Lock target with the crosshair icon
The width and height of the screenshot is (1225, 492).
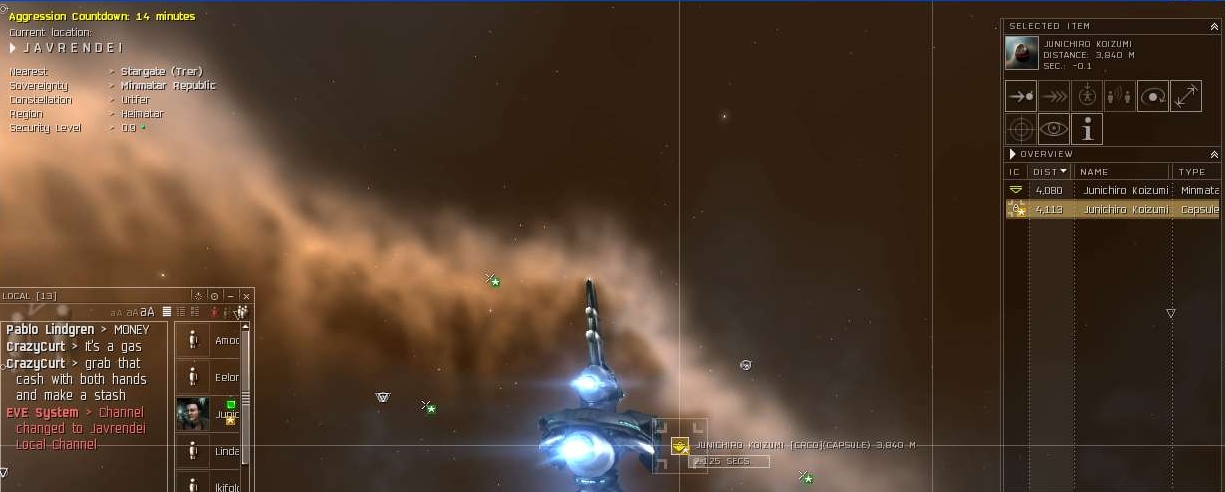coord(1020,129)
